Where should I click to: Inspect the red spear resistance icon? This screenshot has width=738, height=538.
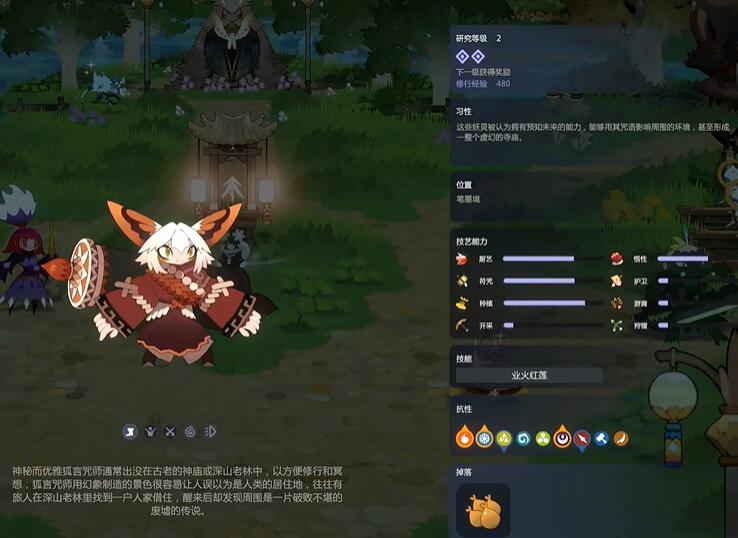(x=582, y=438)
